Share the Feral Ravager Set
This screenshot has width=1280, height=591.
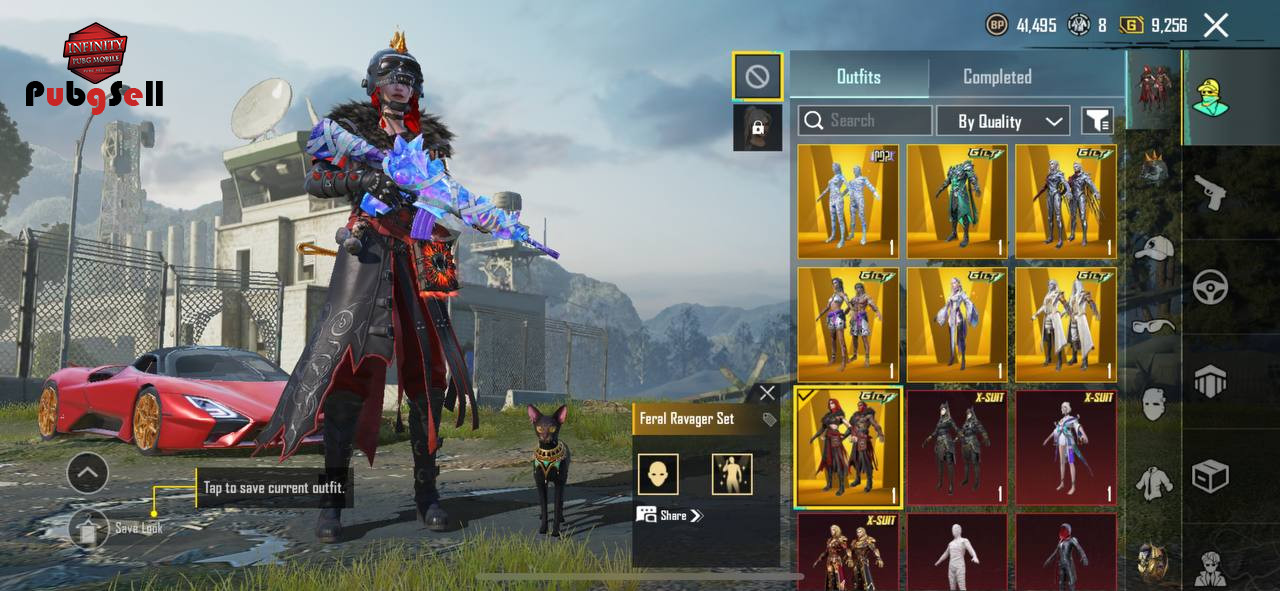[671, 515]
